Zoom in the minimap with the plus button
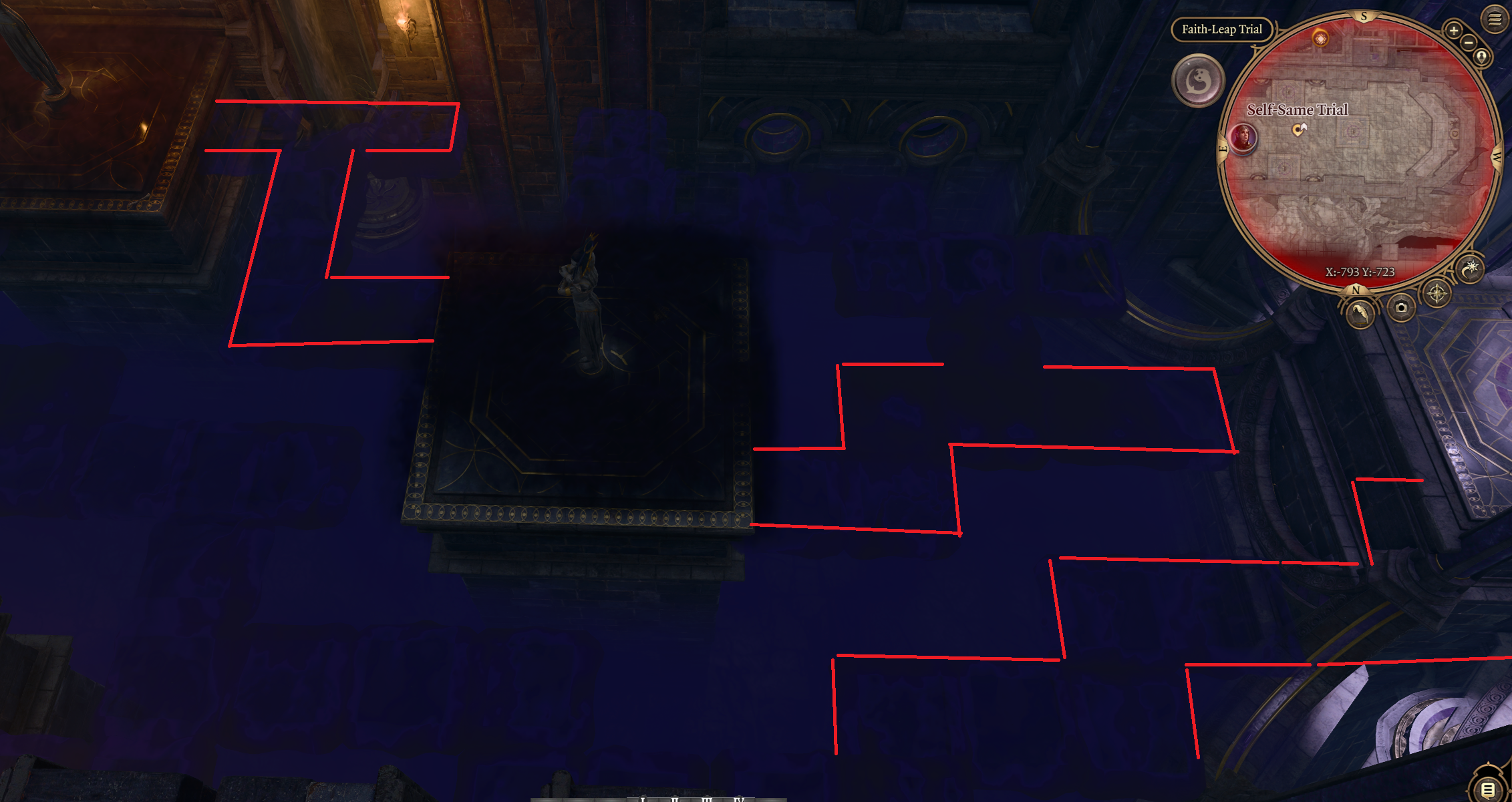1512x802 pixels. tap(1454, 30)
